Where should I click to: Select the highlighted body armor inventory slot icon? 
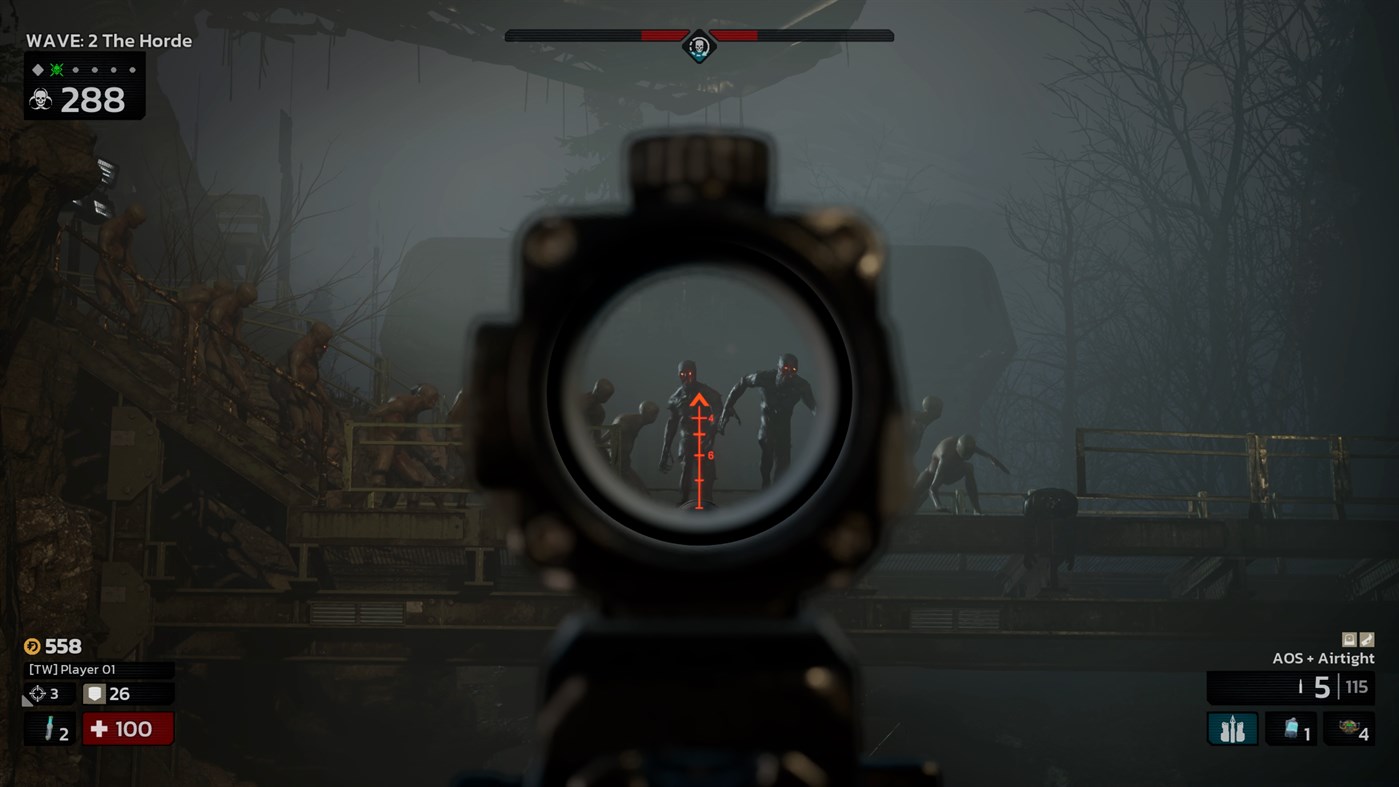pyautogui.click(x=1232, y=728)
